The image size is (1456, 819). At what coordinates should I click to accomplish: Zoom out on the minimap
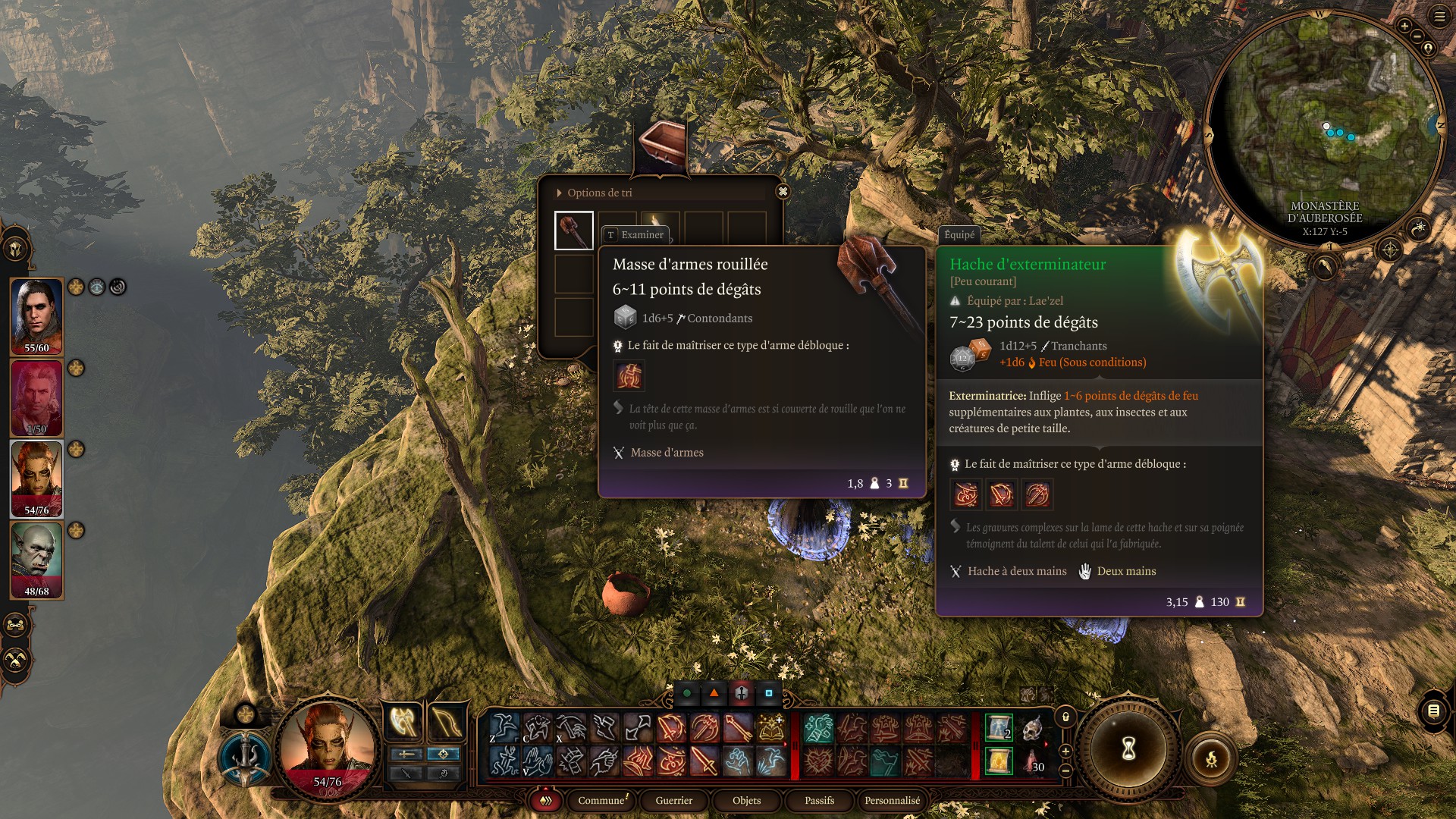(x=1417, y=36)
